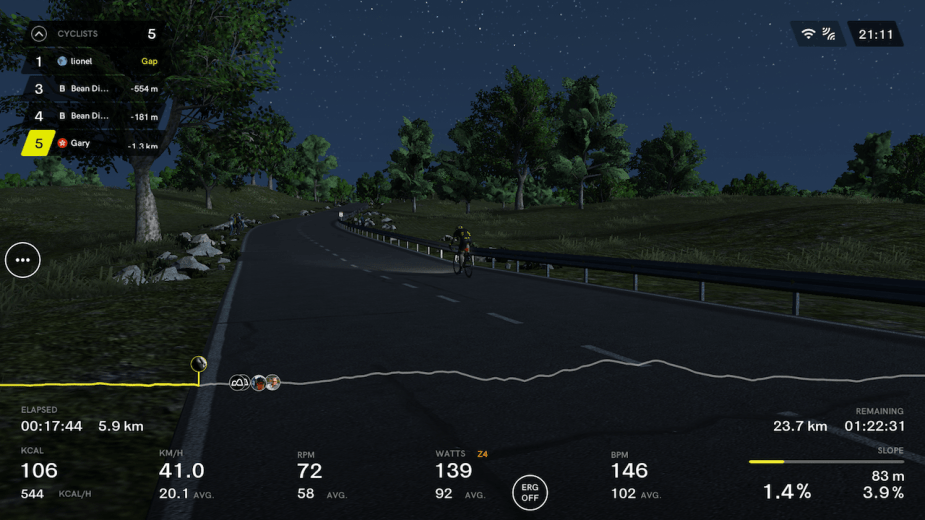The height and width of the screenshot is (520, 925).
Task: Click your rider marker on the elevation profile
Action: click(199, 363)
